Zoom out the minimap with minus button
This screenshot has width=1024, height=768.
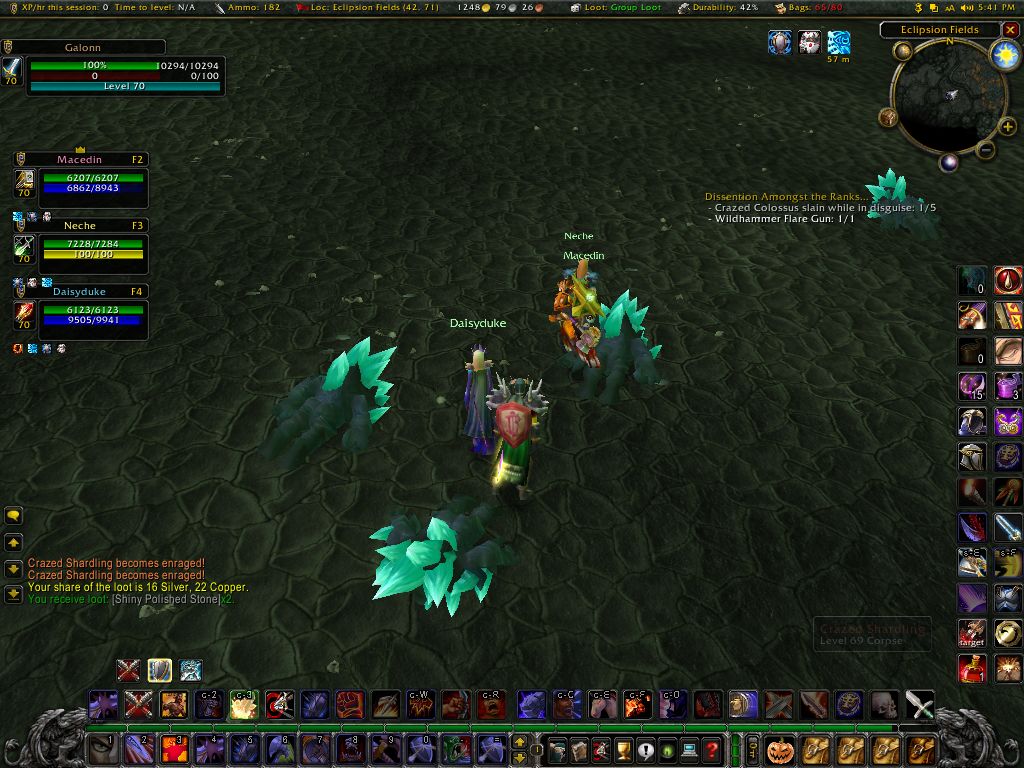(x=985, y=151)
